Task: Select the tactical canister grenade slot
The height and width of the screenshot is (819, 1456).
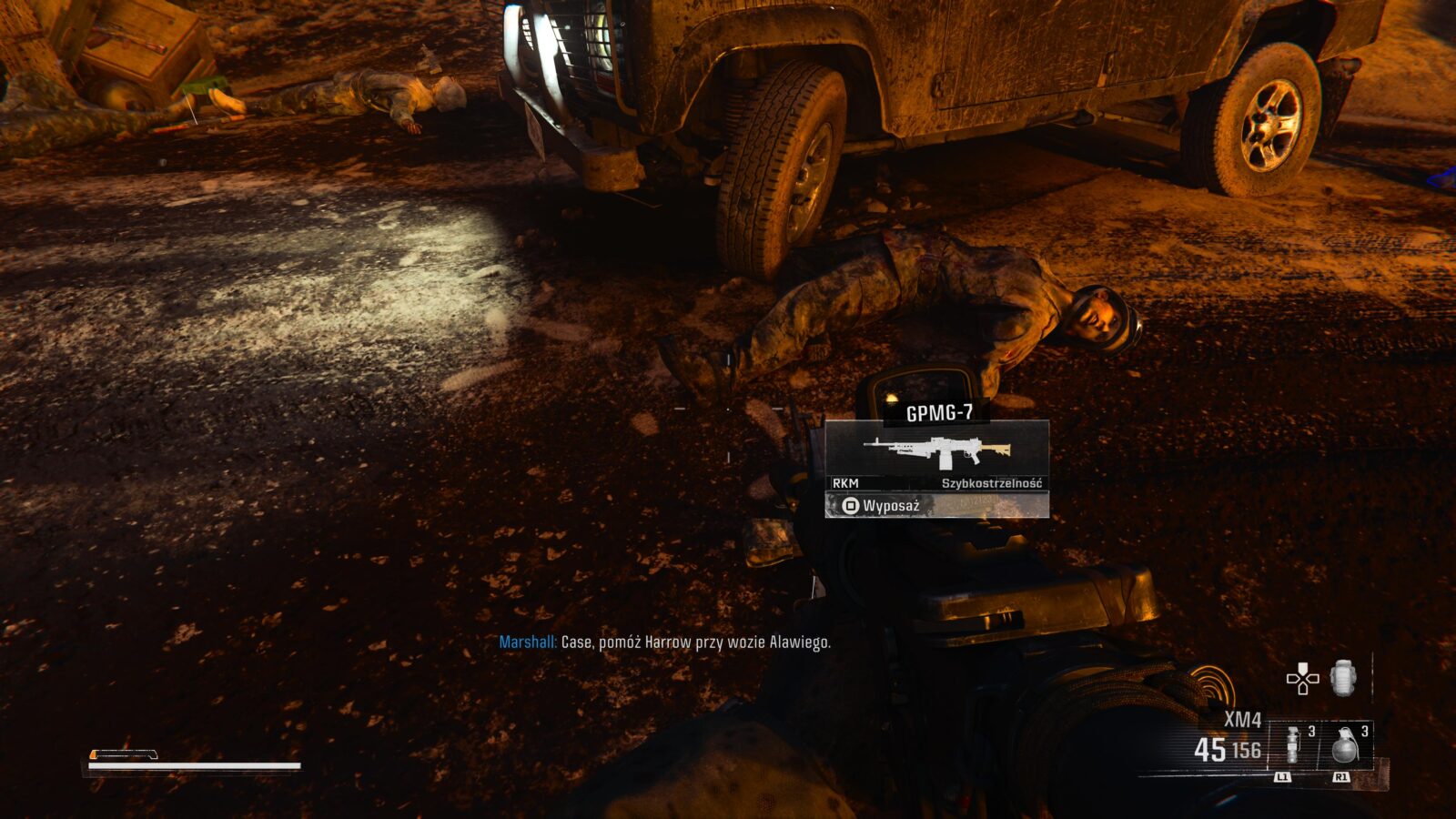Action: tap(1292, 746)
